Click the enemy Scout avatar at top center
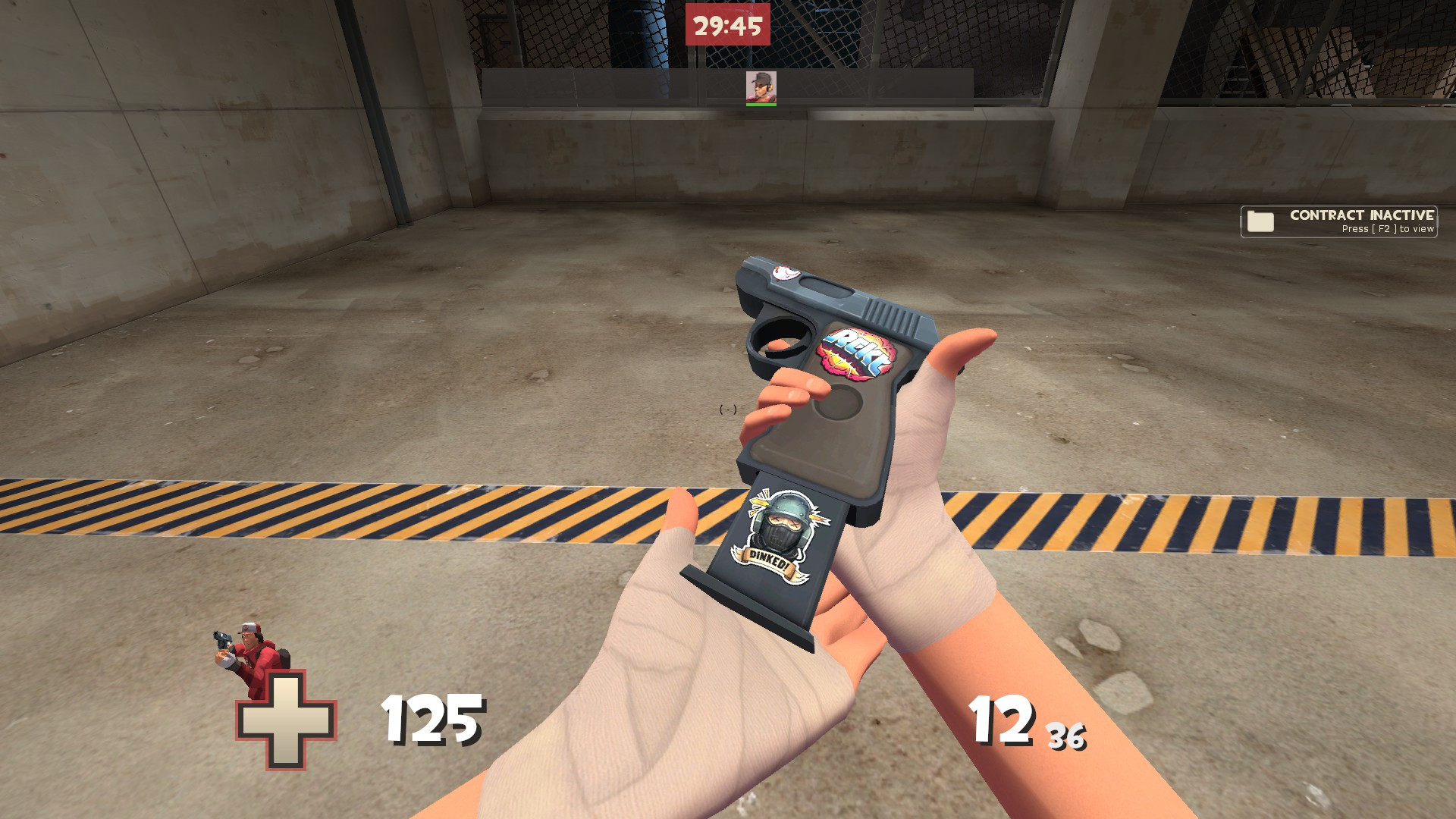Viewport: 1456px width, 819px height. (x=763, y=86)
